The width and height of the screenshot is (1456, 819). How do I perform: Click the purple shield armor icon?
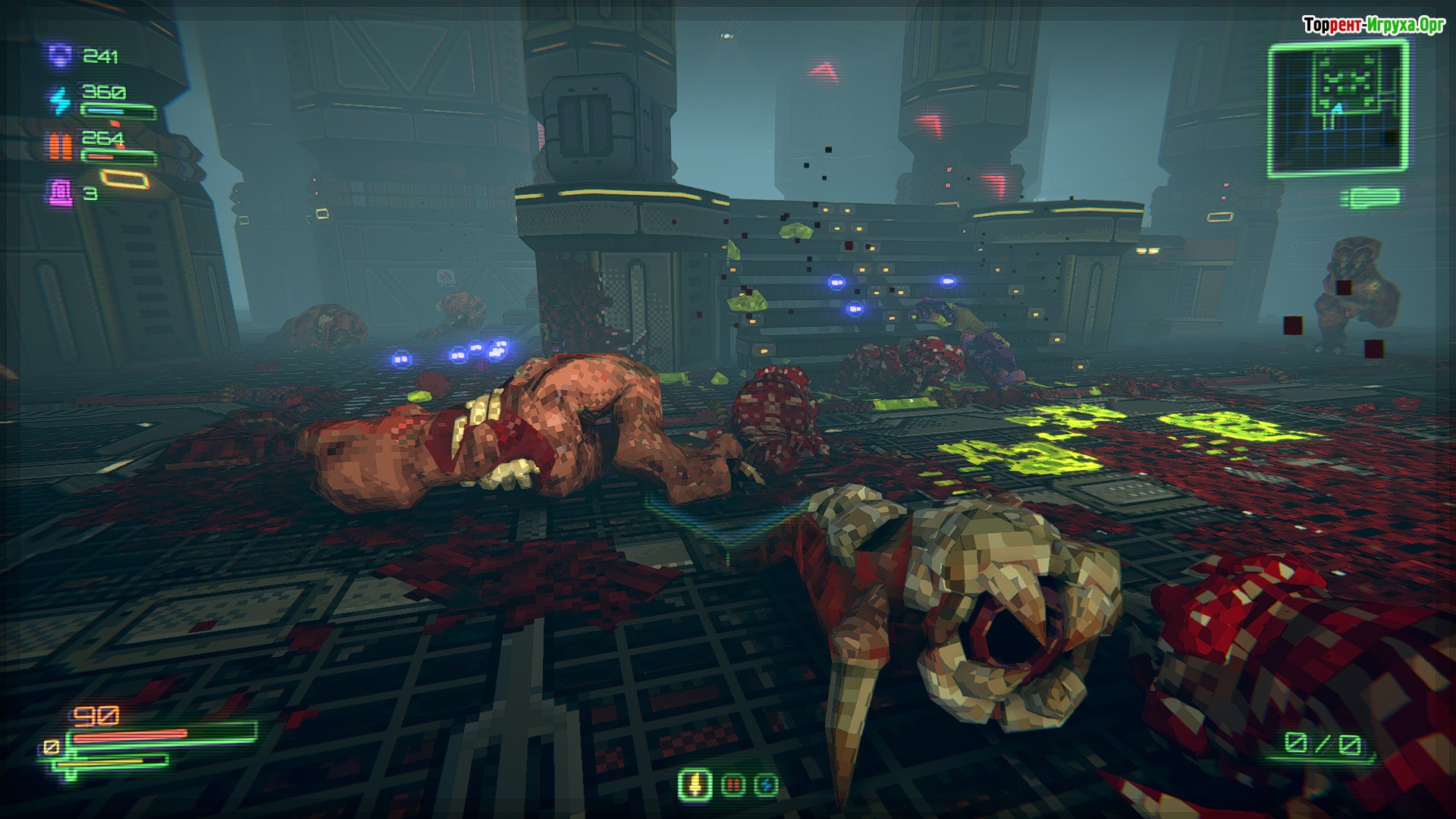pos(59,57)
